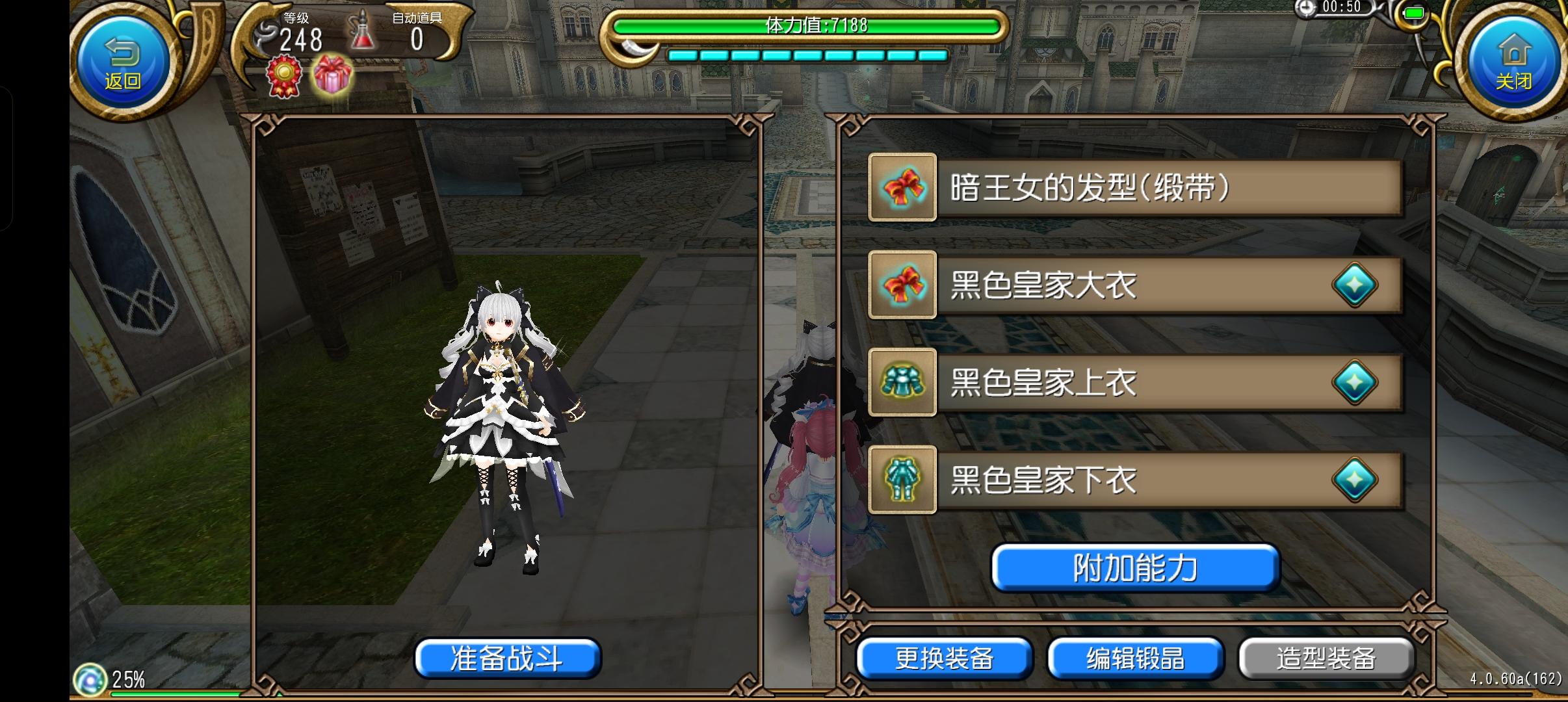Click the 黑色皇家下衣 leg armor icon
Image resolution: width=1568 pixels, height=702 pixels.
coord(902,481)
